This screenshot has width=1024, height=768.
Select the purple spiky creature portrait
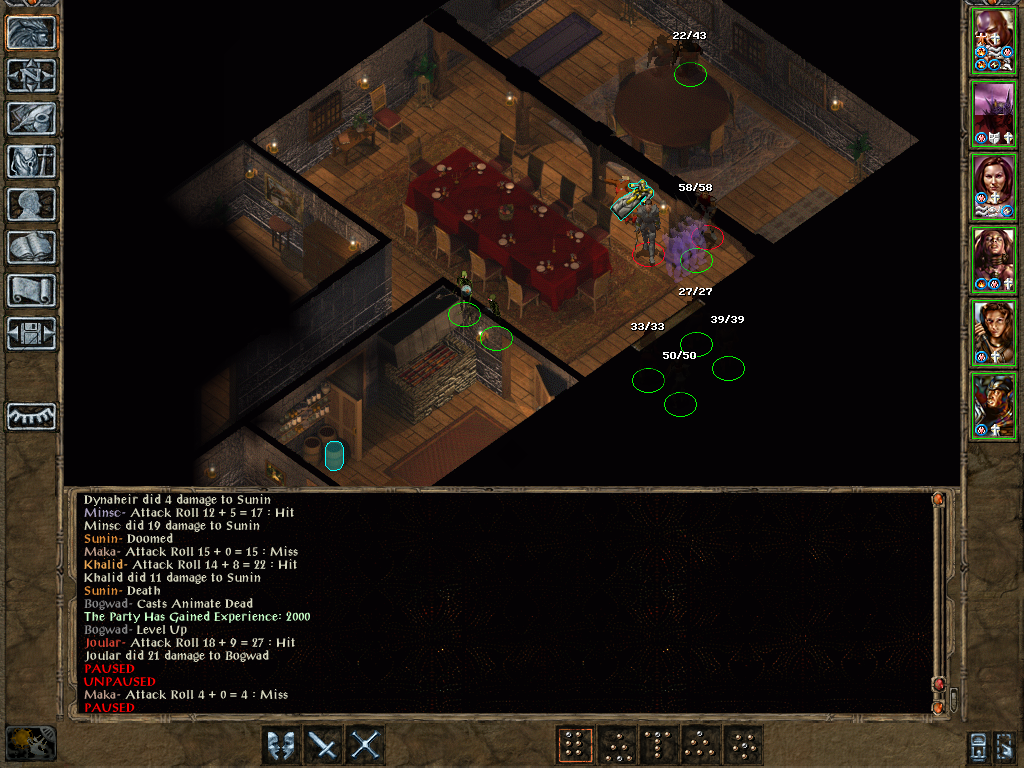[994, 113]
